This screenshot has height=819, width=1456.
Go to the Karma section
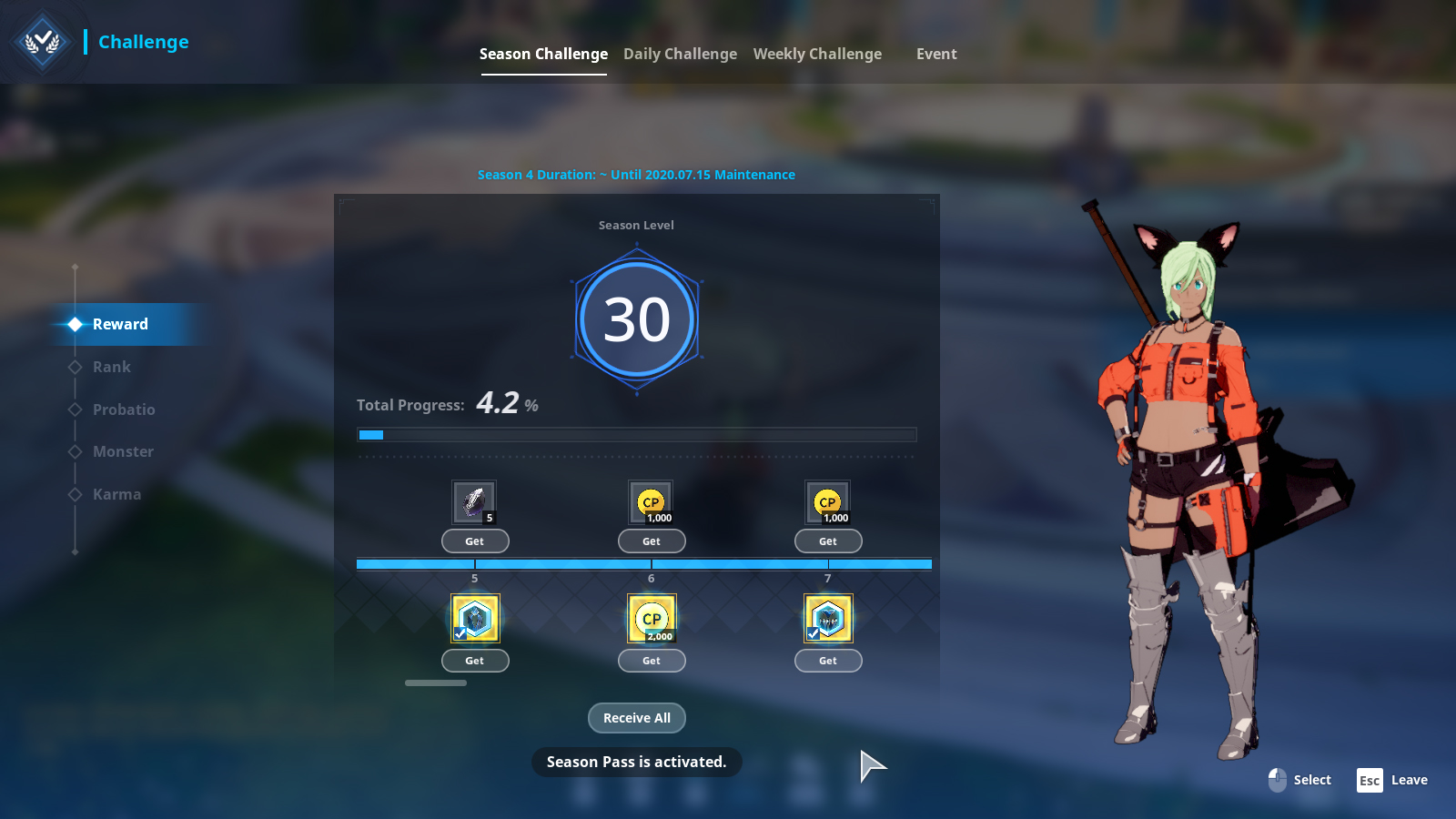pos(116,494)
